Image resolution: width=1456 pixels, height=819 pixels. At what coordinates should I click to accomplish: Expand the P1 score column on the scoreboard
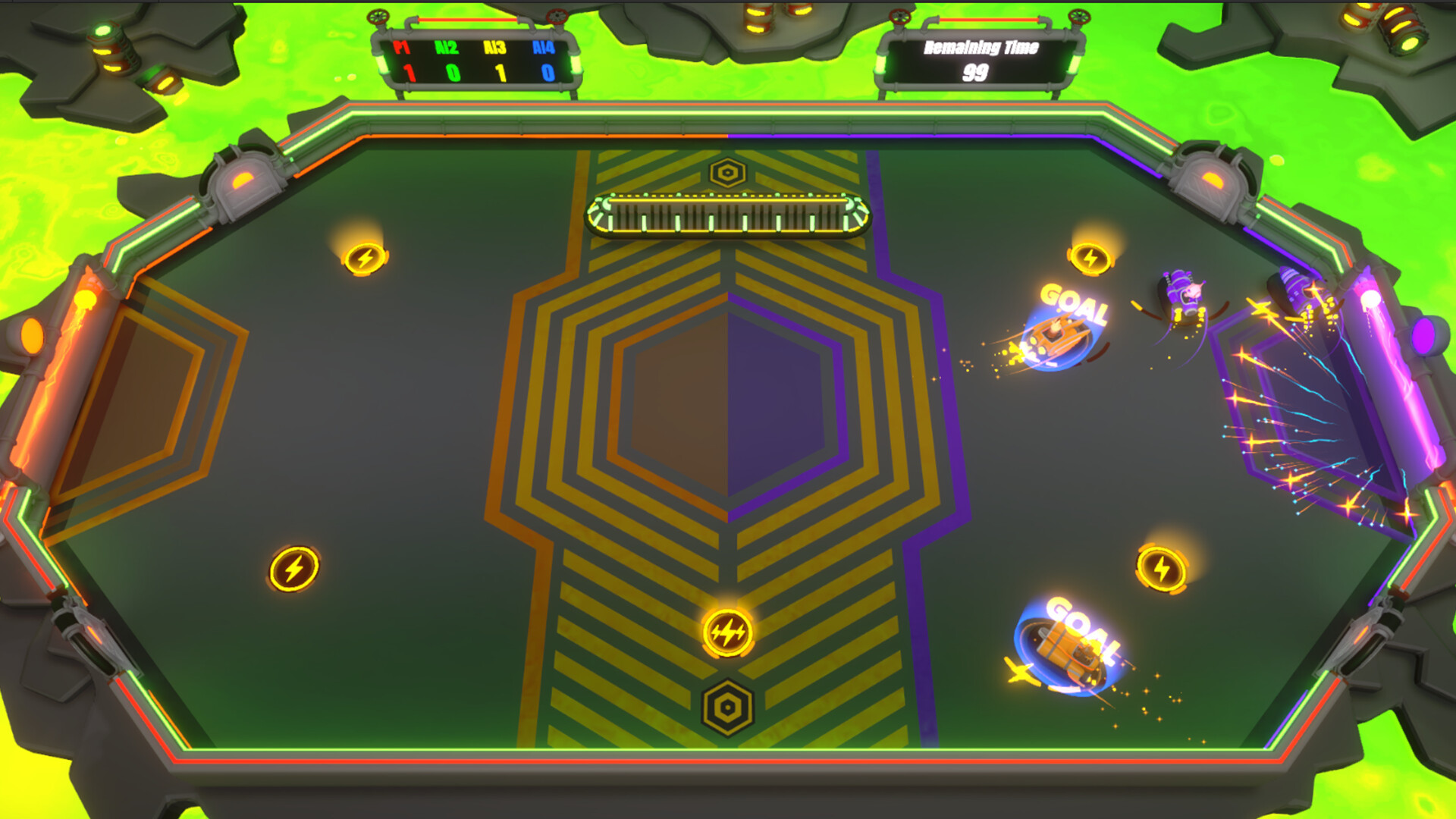(x=407, y=74)
